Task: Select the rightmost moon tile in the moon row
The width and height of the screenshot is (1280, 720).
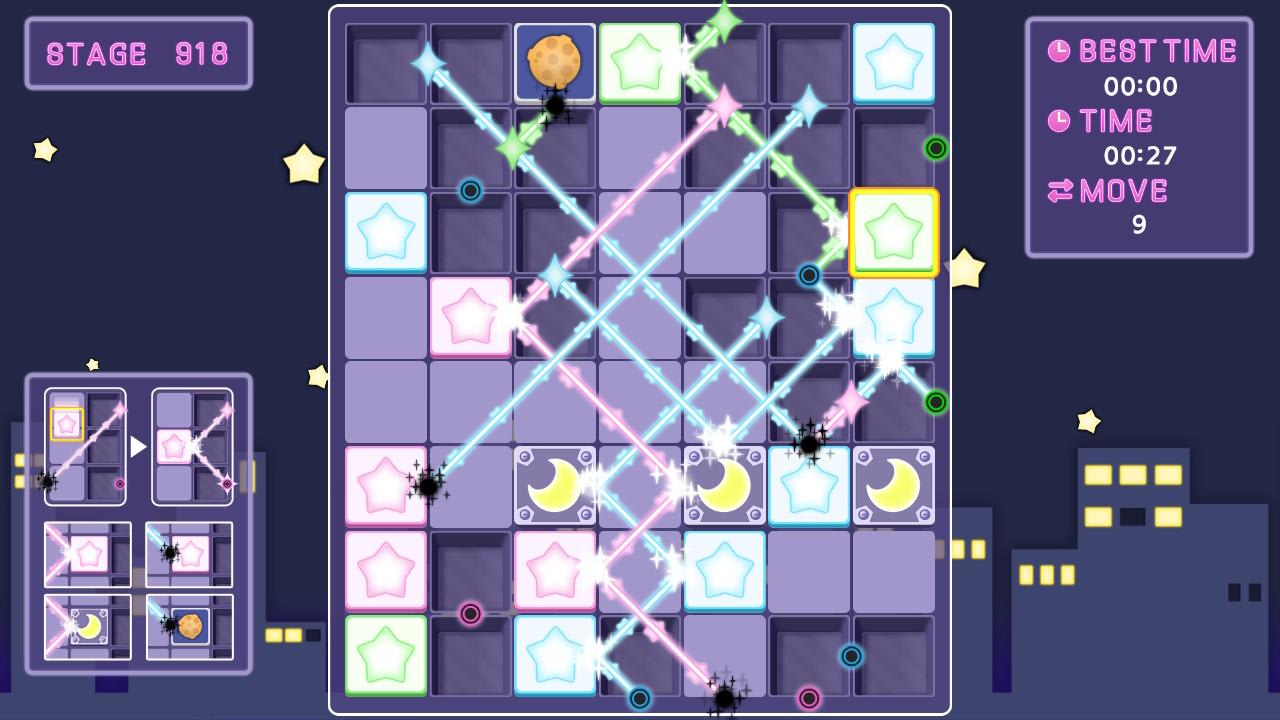Action: [893, 485]
